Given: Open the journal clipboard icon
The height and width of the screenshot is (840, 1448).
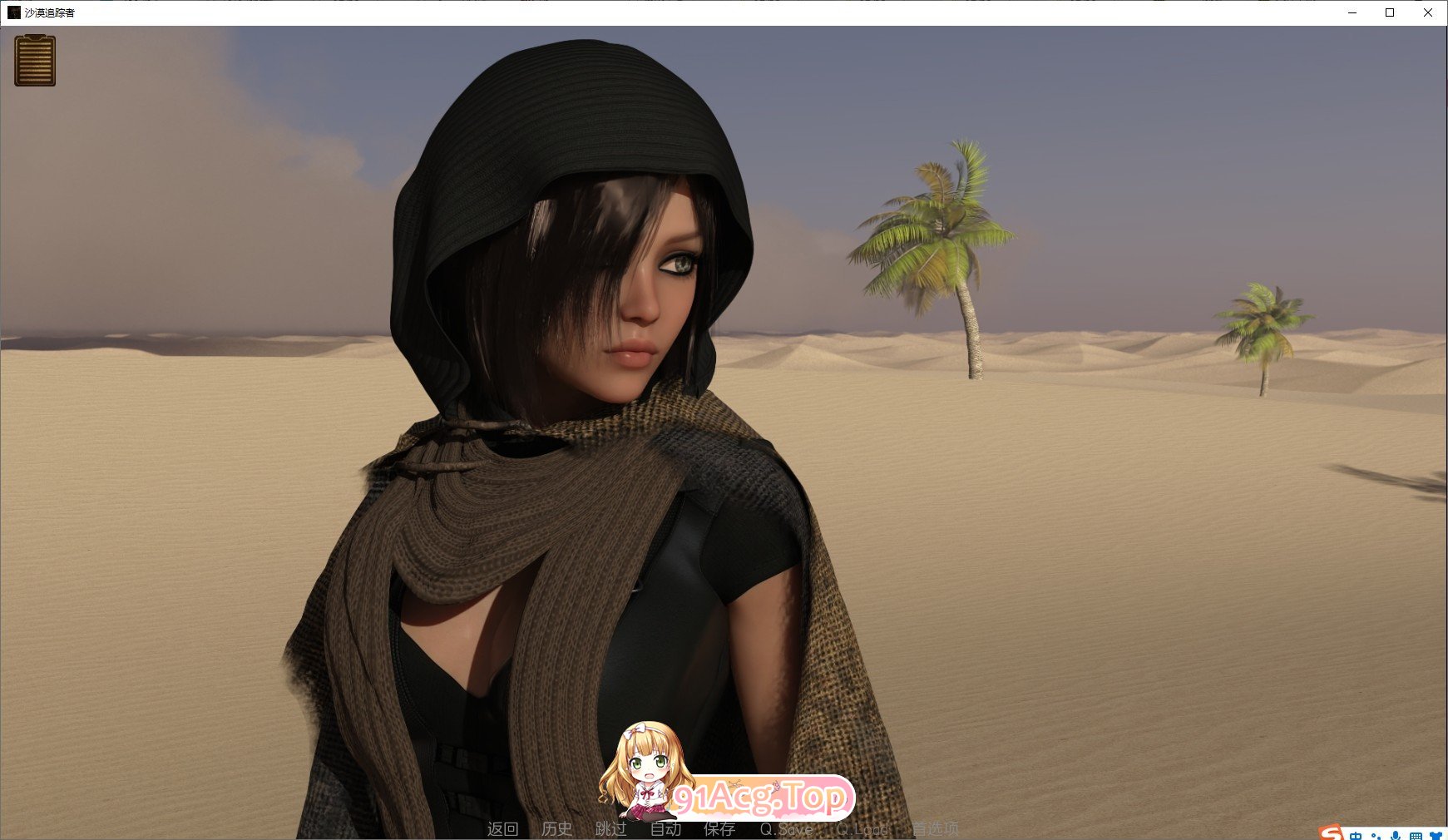Looking at the screenshot, I should 35,61.
